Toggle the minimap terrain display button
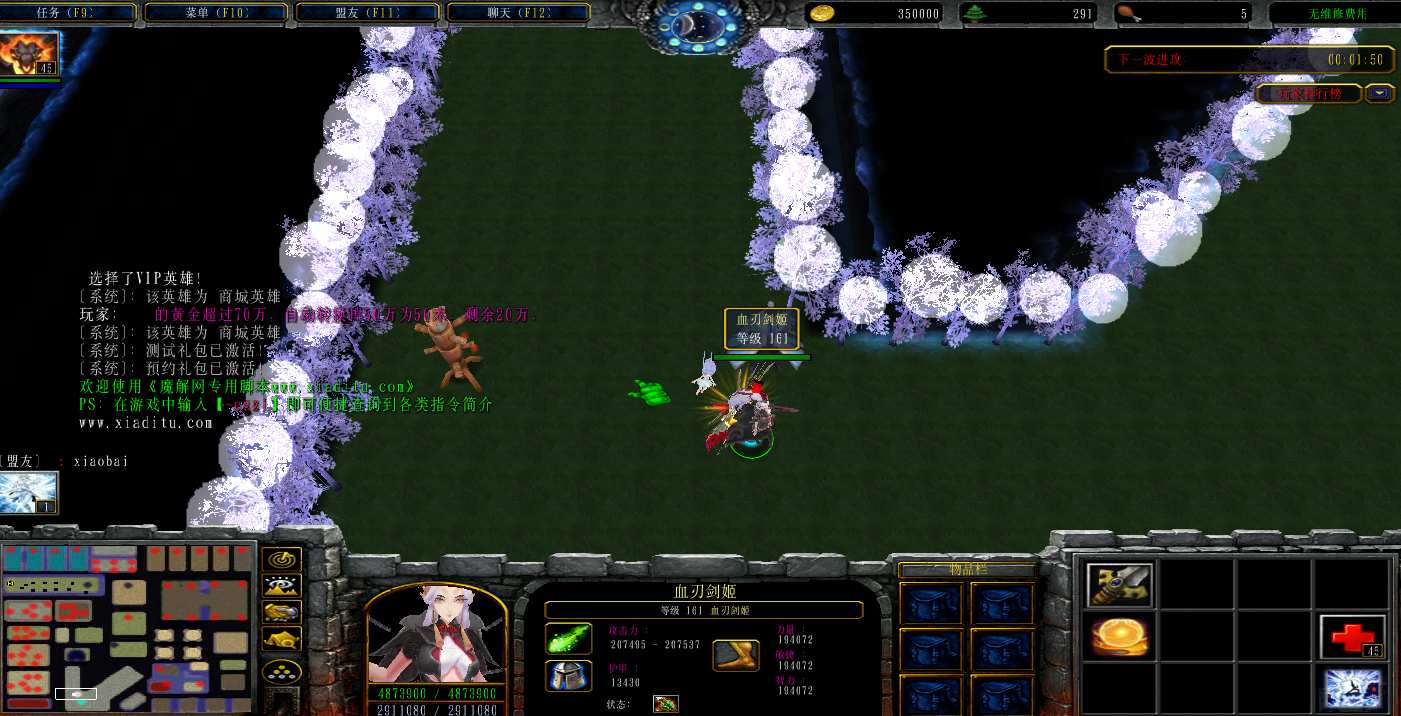 (281, 586)
